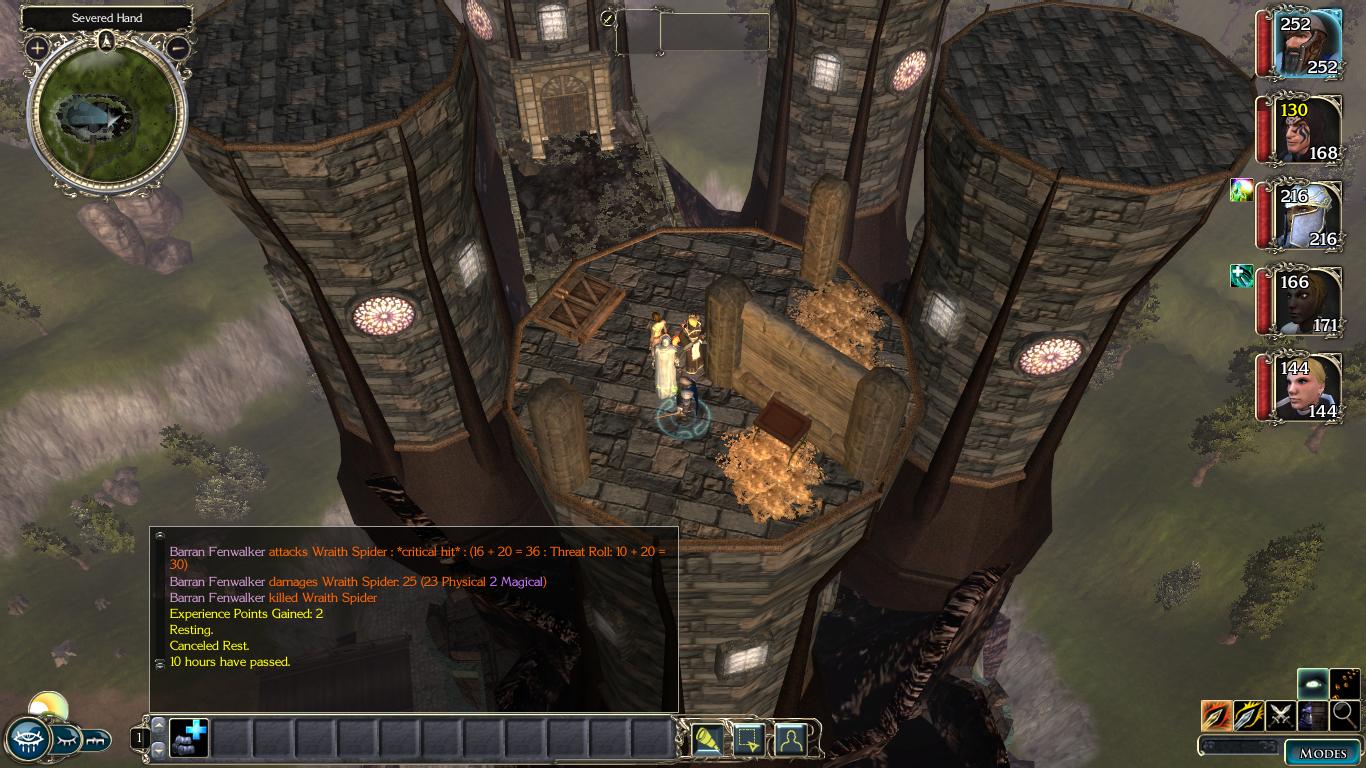This screenshot has height=768, width=1366.
Task: Choose the silver-helmed knight portrait
Action: (1309, 215)
